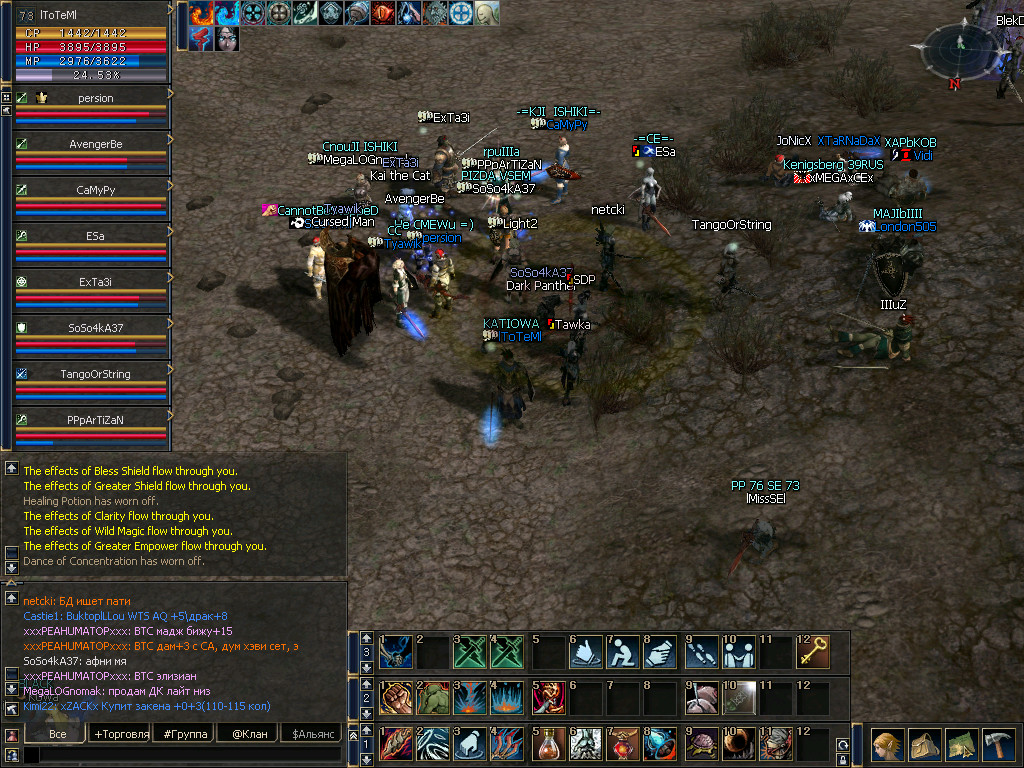Screen dimensions: 1024x768
Task: Select the Все chat tab
Action: coord(57,734)
